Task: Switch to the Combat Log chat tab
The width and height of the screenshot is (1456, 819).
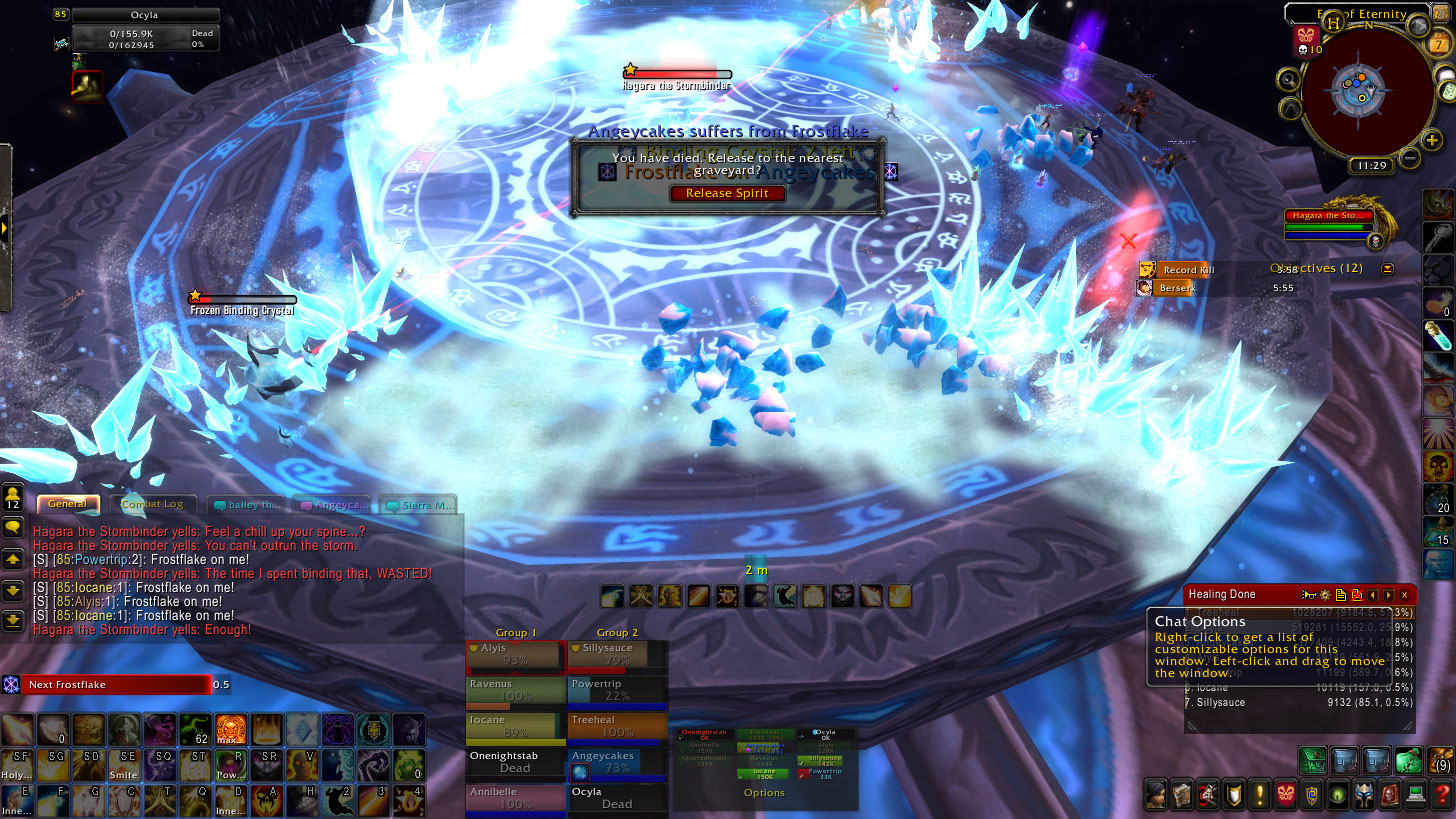Action: coord(153,504)
